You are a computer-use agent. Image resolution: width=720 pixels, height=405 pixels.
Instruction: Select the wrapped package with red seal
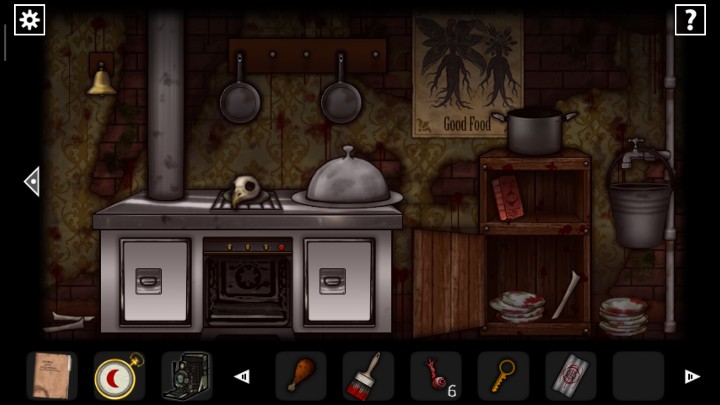tap(570, 376)
